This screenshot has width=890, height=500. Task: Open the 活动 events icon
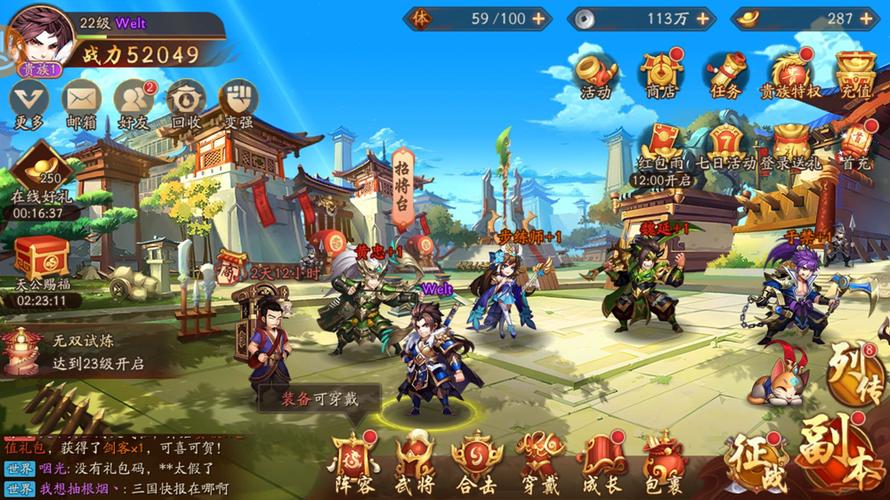[x=596, y=72]
